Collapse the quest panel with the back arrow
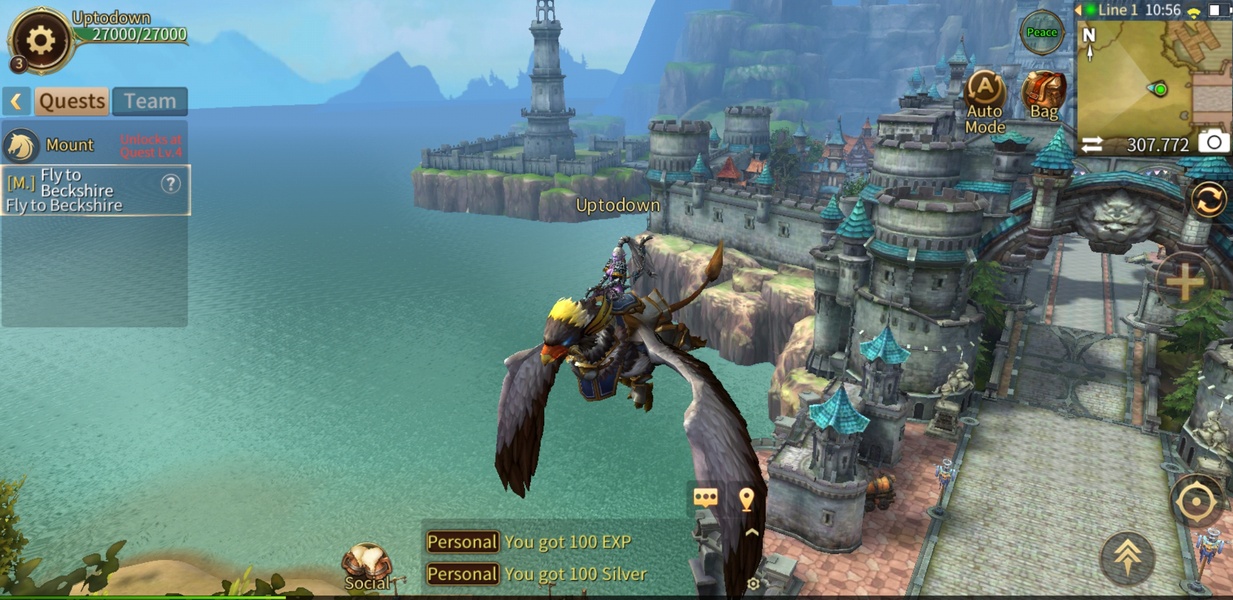Viewport: 1233px width, 600px height. pyautogui.click(x=16, y=101)
